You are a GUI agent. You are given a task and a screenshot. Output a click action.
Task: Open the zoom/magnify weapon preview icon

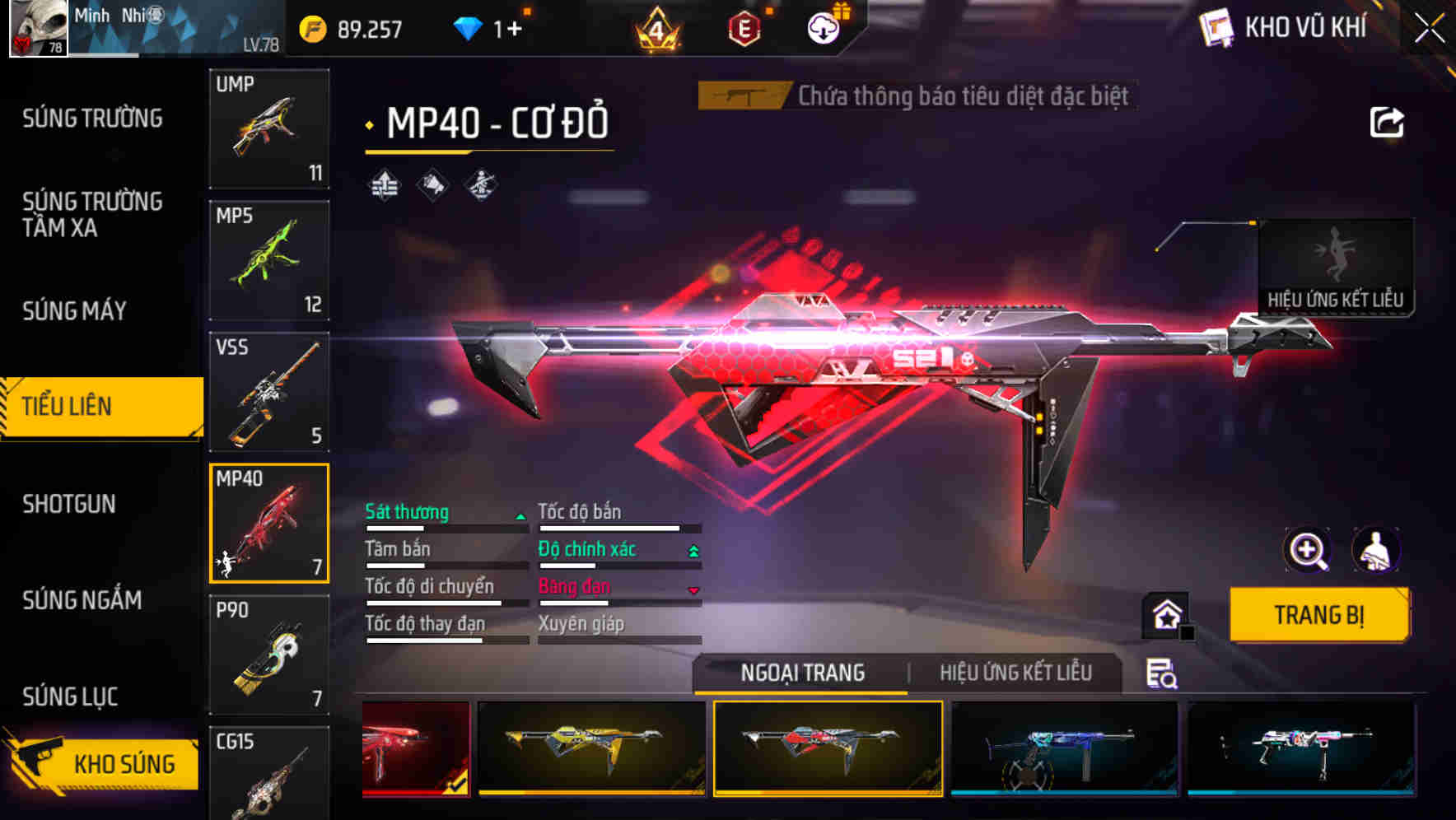tap(1308, 550)
